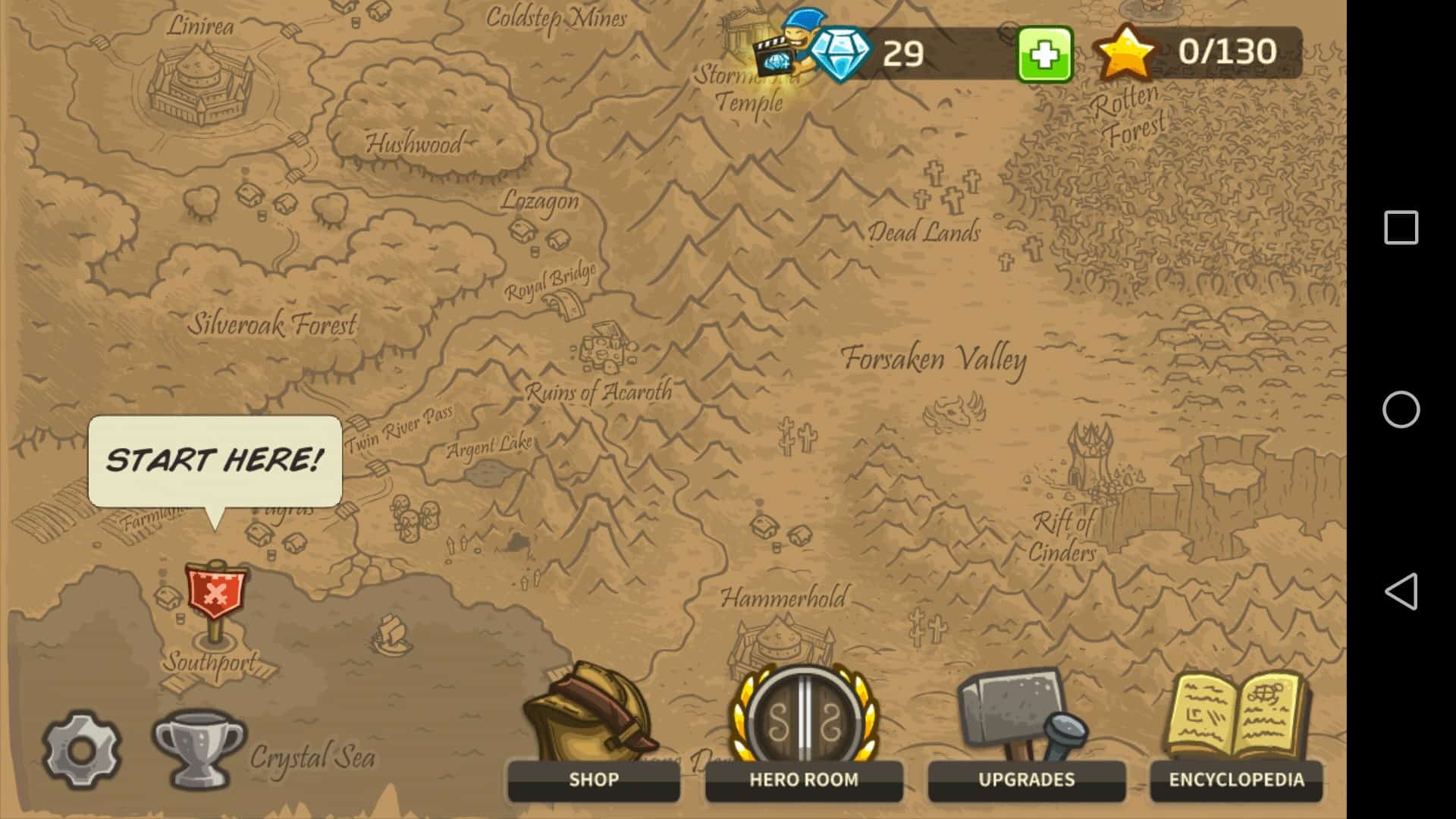Open the Shop
Viewport: 1456px width, 819px height.
coord(593,736)
